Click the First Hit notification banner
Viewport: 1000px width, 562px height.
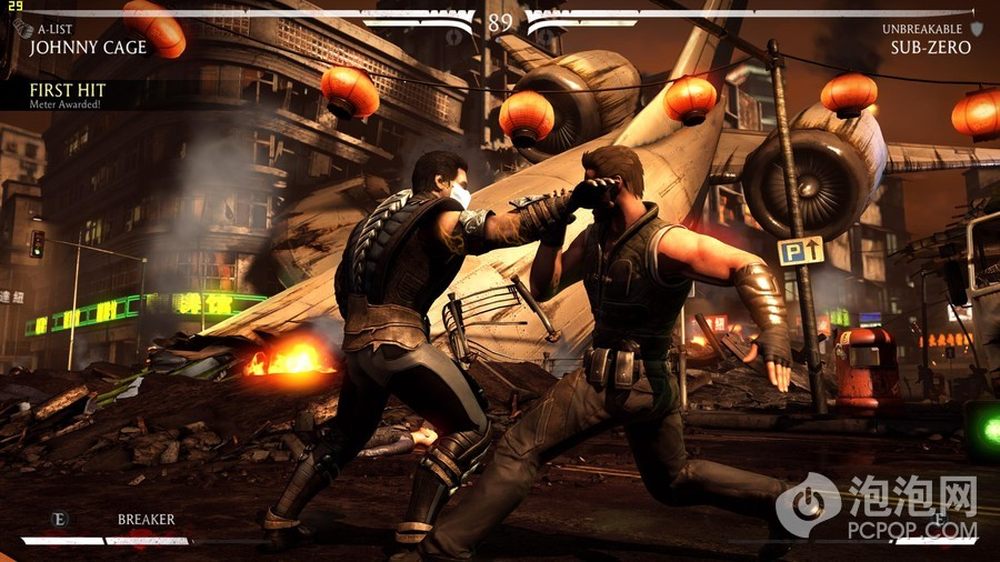(x=68, y=96)
